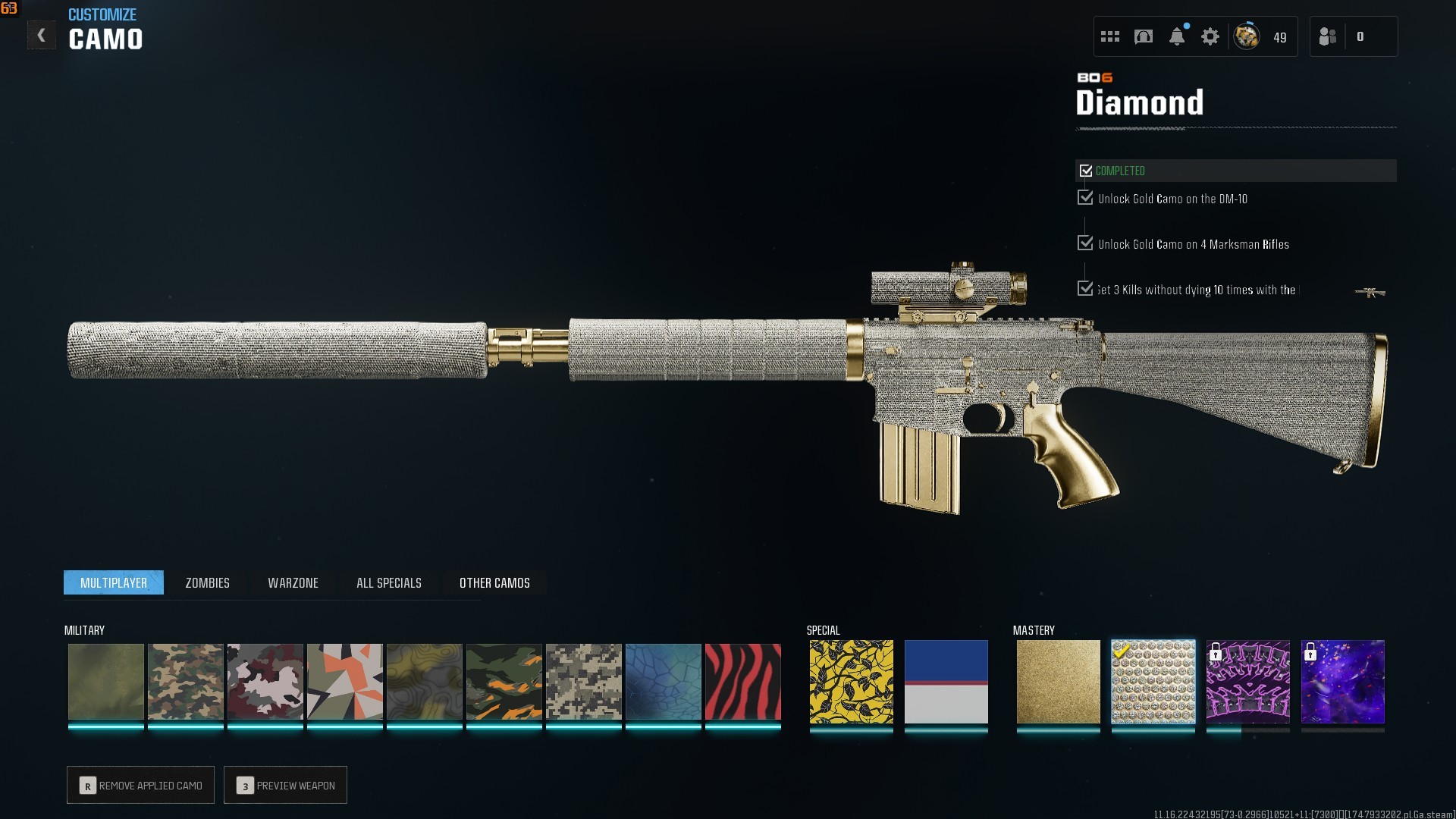
Task: Select the Other Camos tab
Action: click(494, 582)
